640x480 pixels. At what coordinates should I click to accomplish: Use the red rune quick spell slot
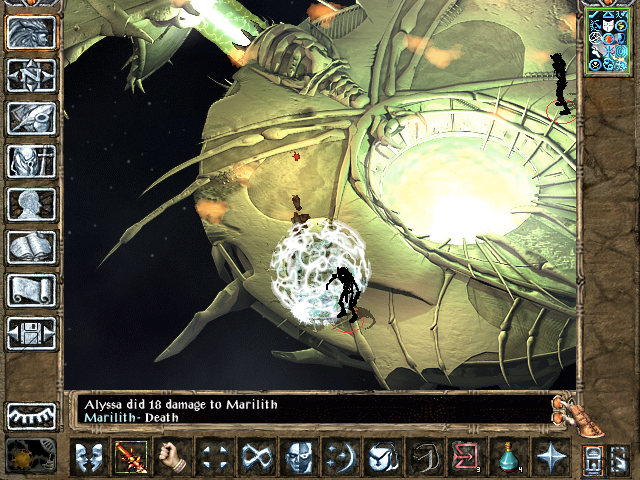click(466, 458)
